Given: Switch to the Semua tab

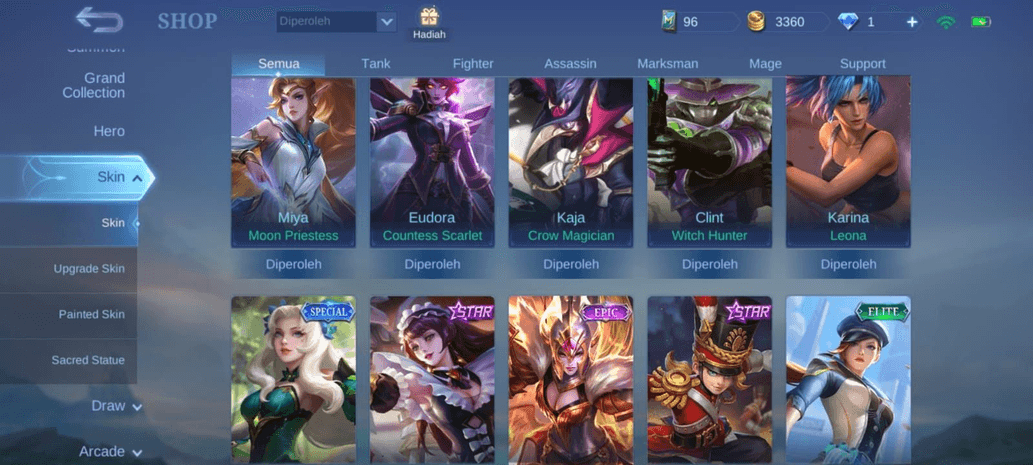Looking at the screenshot, I should pyautogui.click(x=278, y=64).
